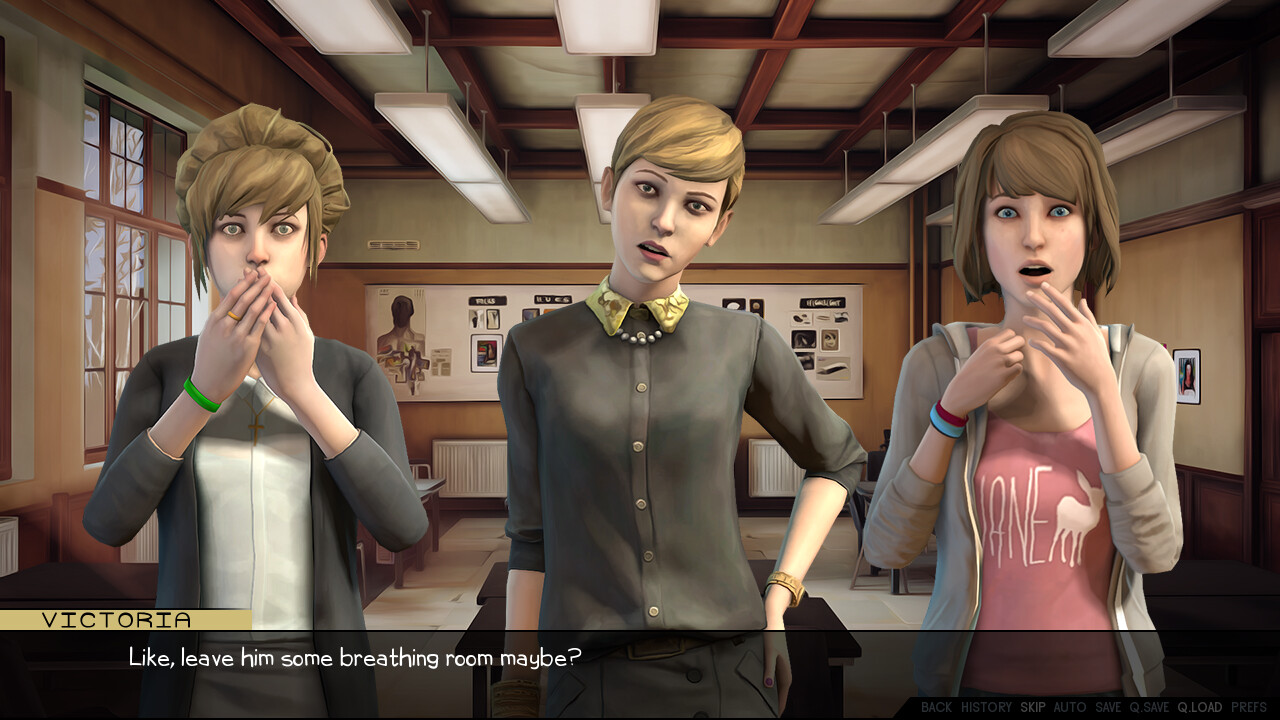
Task: Open the SAVE game screen
Action: (1108, 707)
